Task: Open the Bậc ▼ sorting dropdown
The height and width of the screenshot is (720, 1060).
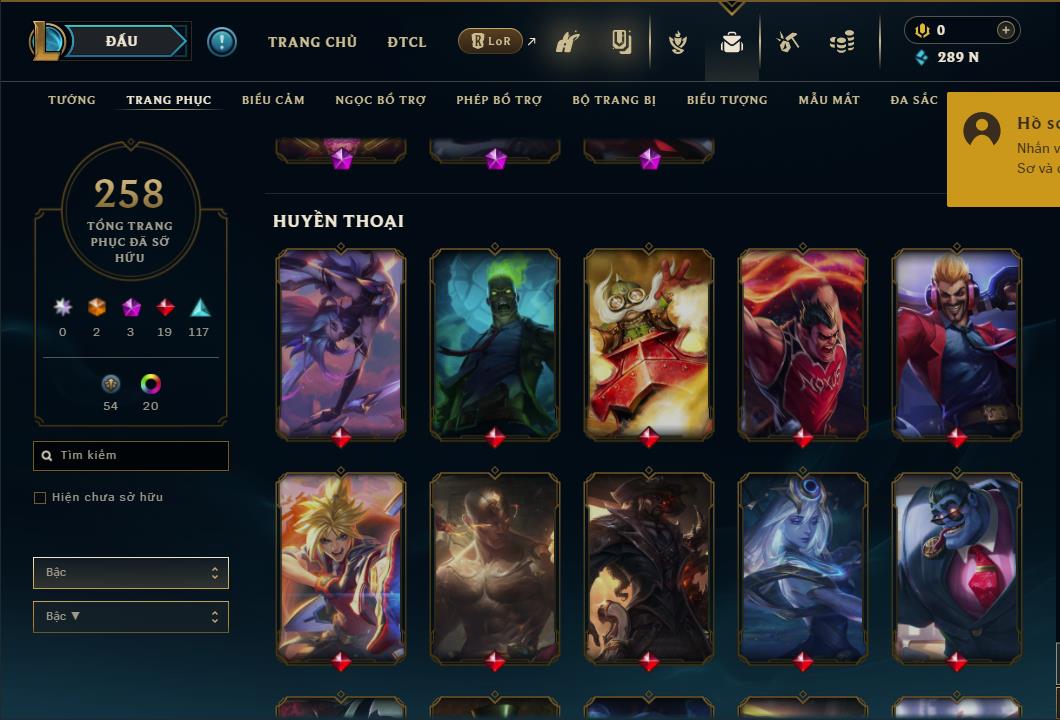Action: (x=131, y=617)
